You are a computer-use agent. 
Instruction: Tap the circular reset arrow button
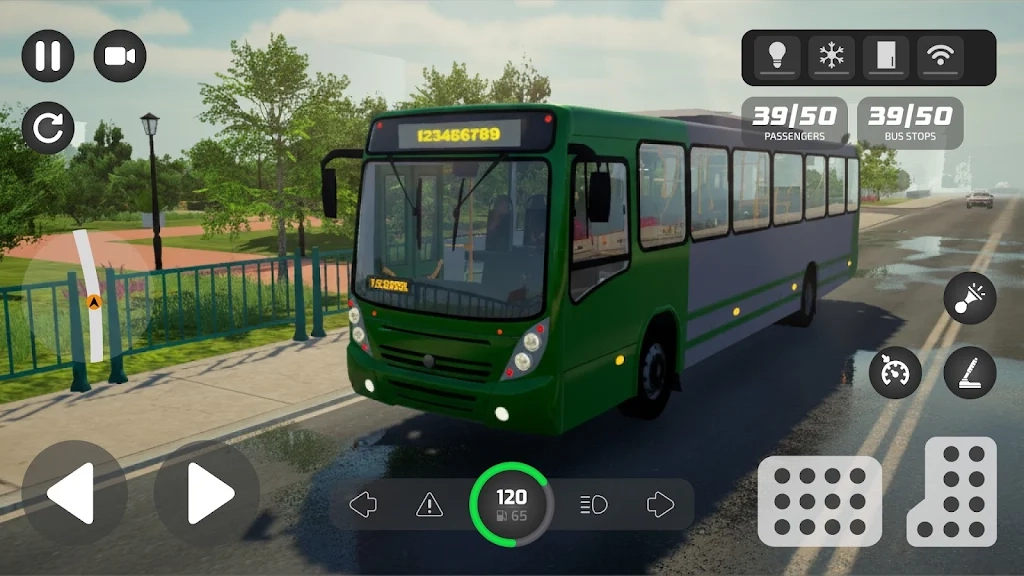[x=47, y=128]
